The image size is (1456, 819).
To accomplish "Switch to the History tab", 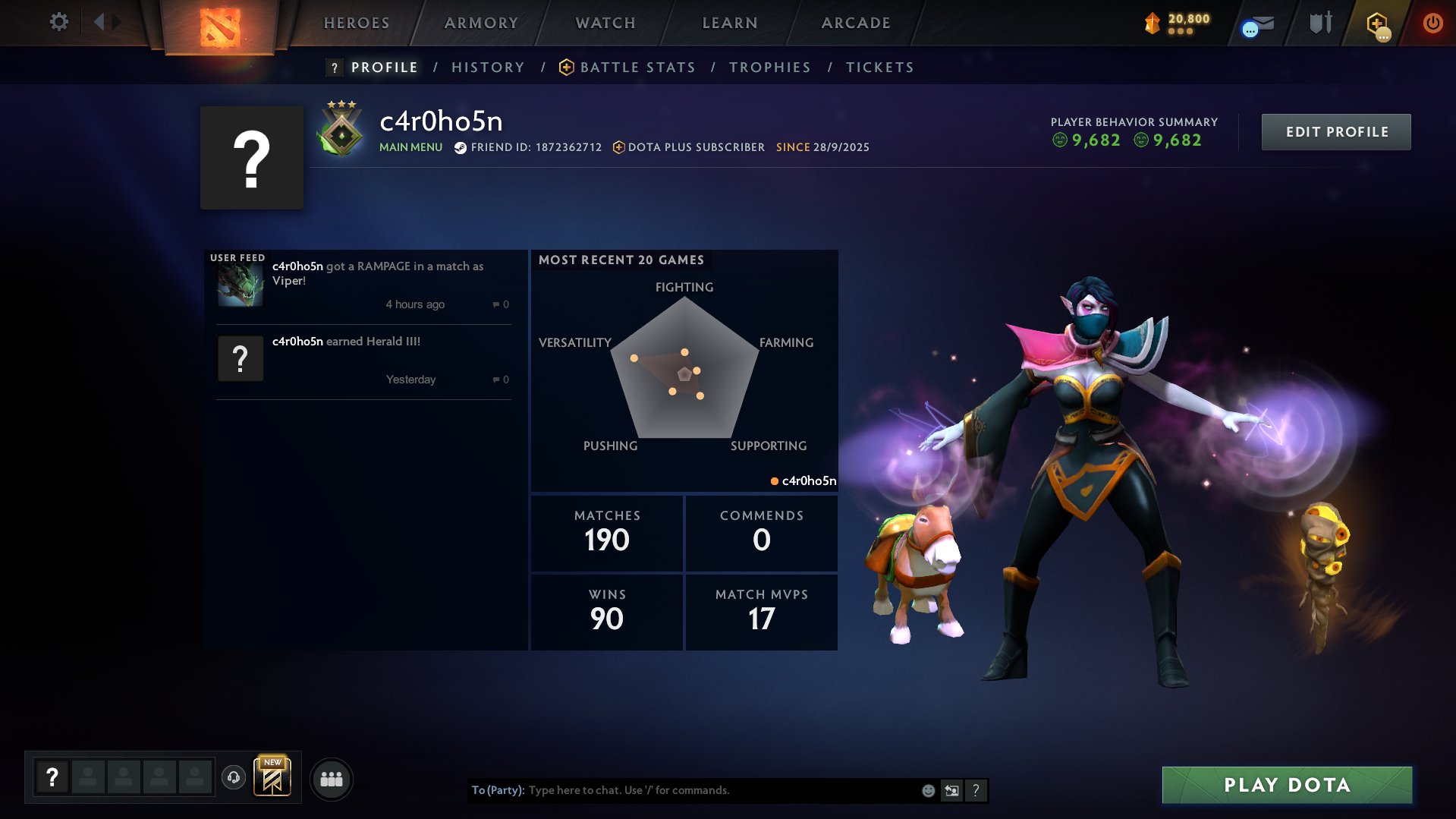I will click(x=488, y=68).
